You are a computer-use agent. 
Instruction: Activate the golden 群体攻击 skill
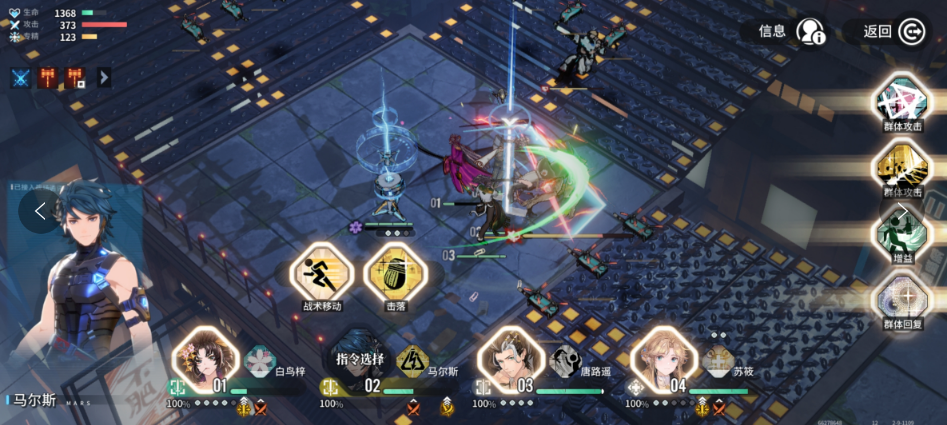[x=901, y=166]
